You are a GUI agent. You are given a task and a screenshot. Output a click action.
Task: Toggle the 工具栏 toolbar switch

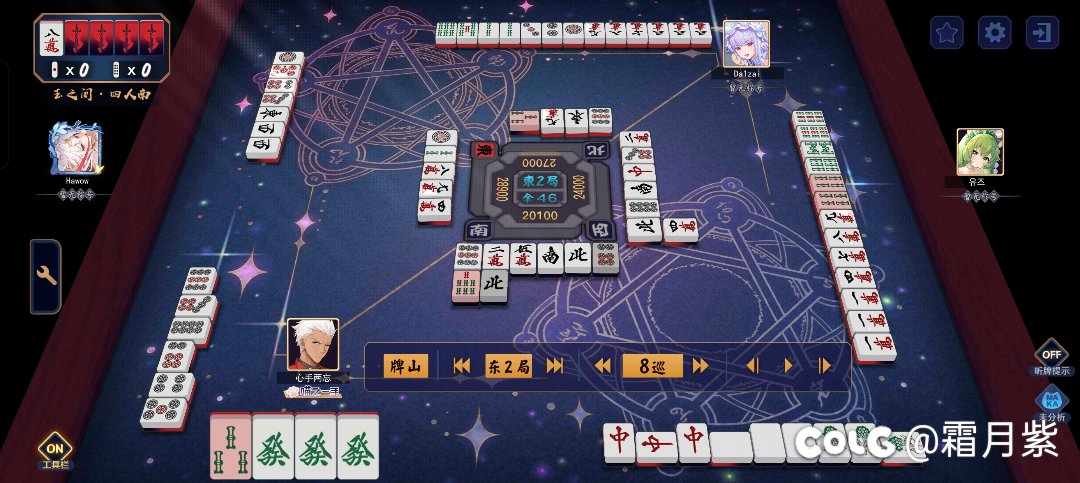point(54,450)
